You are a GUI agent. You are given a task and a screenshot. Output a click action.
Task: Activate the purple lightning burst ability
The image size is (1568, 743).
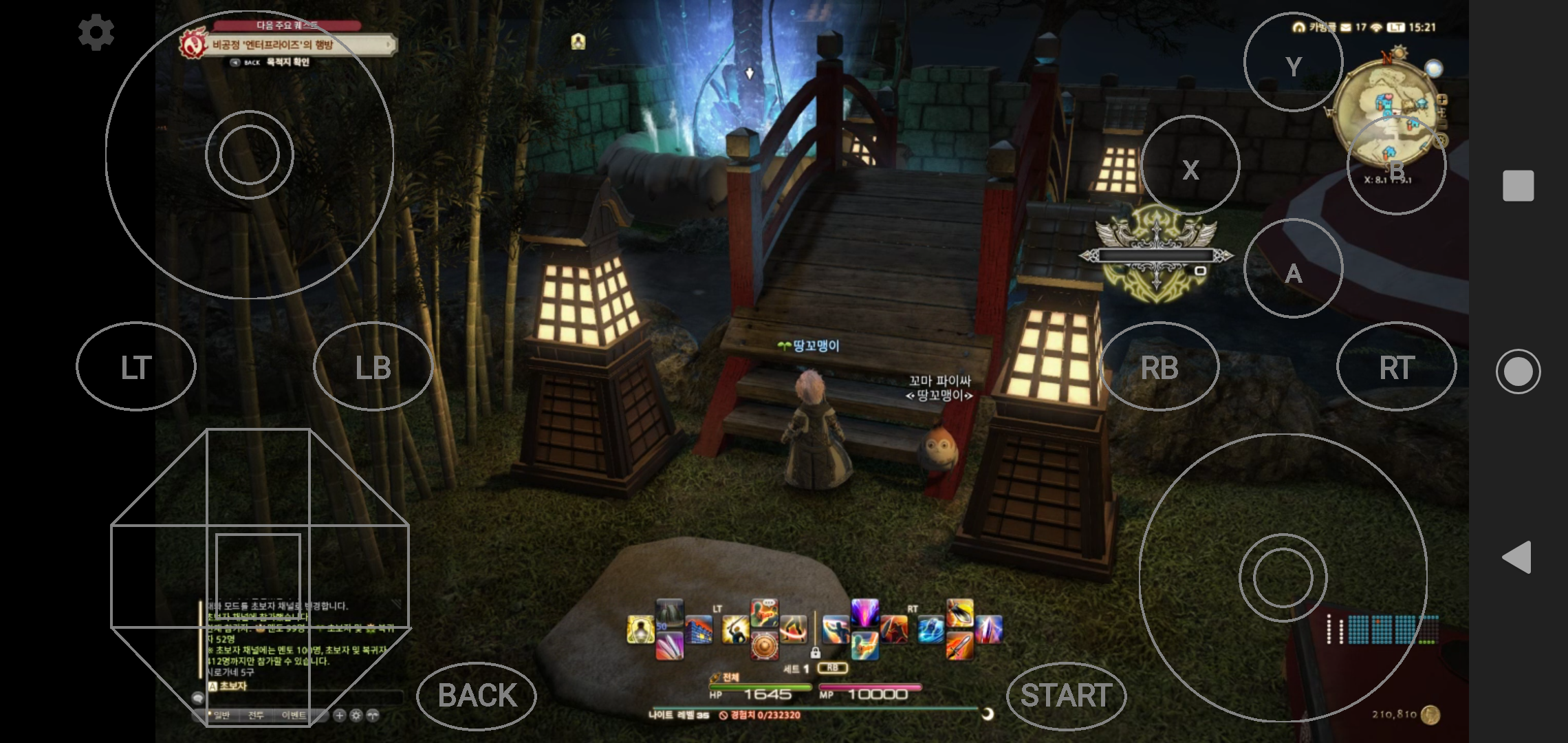[864, 612]
